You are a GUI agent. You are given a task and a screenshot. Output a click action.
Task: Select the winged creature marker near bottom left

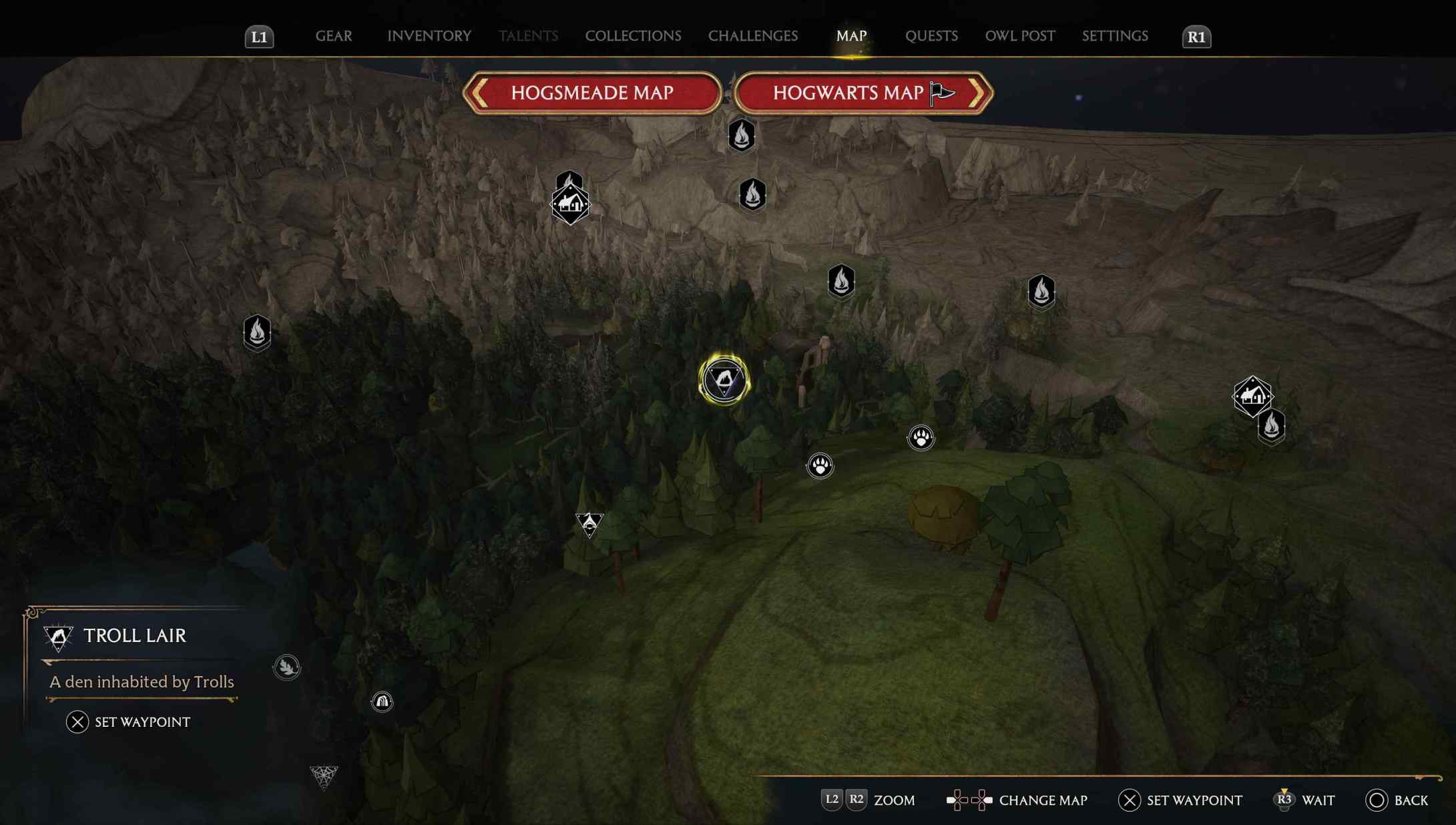(287, 667)
